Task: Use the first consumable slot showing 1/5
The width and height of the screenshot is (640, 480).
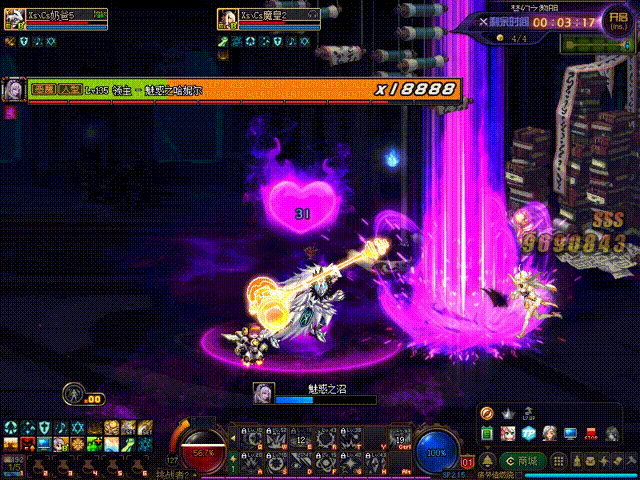Action: (x=14, y=463)
